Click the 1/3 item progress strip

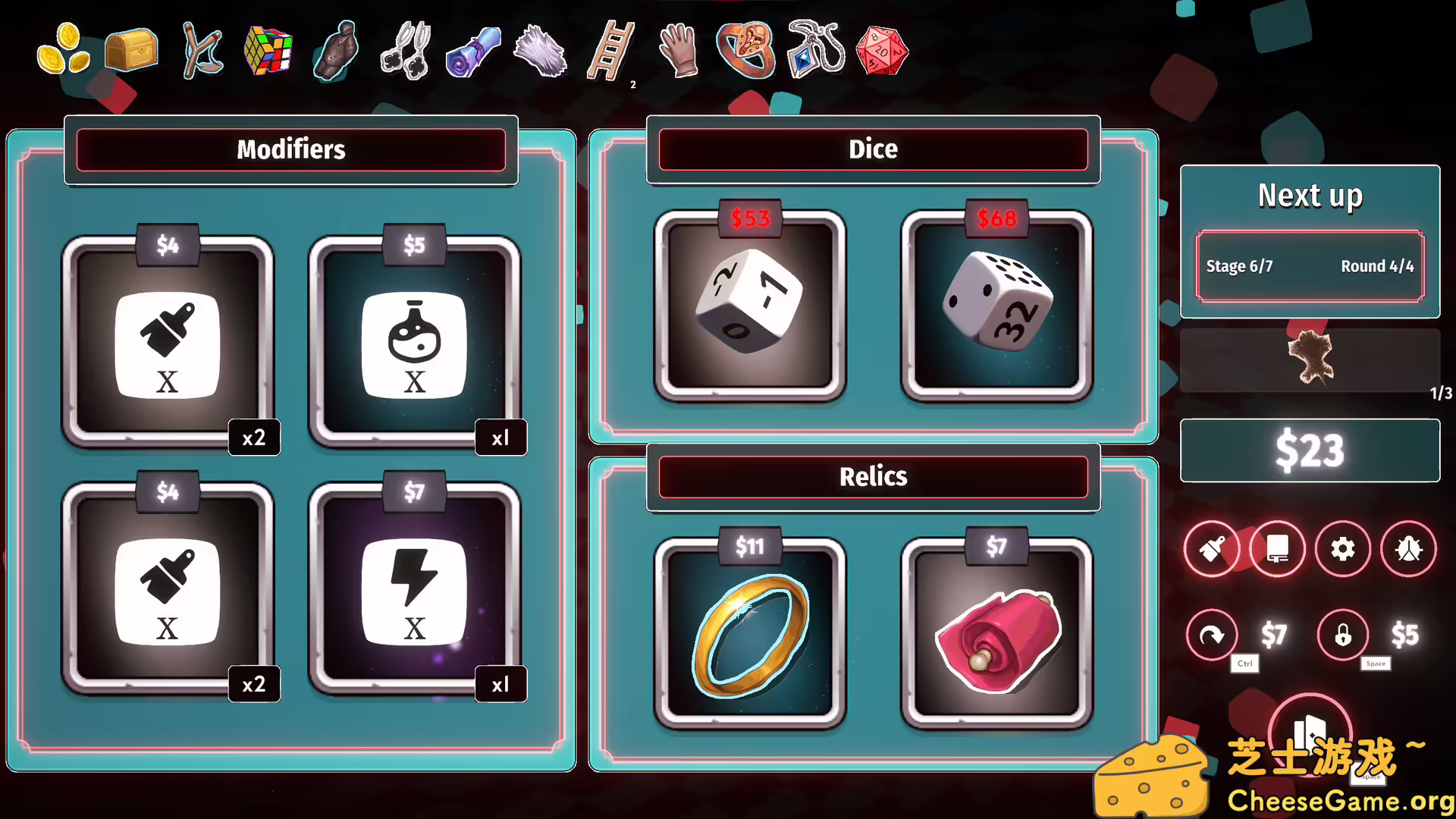click(1310, 362)
